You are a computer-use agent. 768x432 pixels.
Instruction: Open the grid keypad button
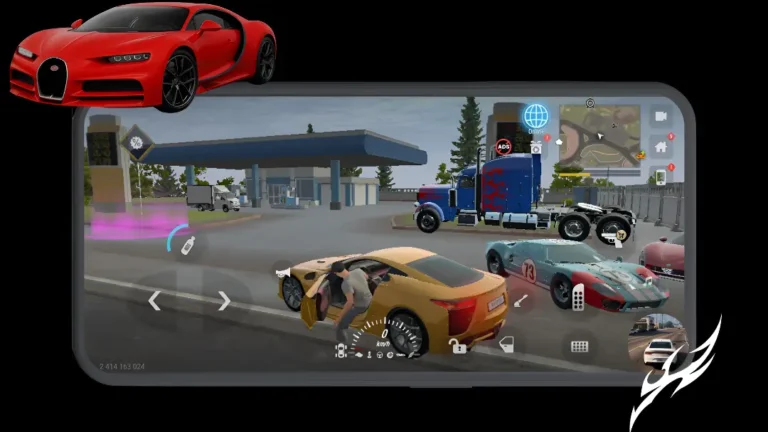tap(579, 346)
